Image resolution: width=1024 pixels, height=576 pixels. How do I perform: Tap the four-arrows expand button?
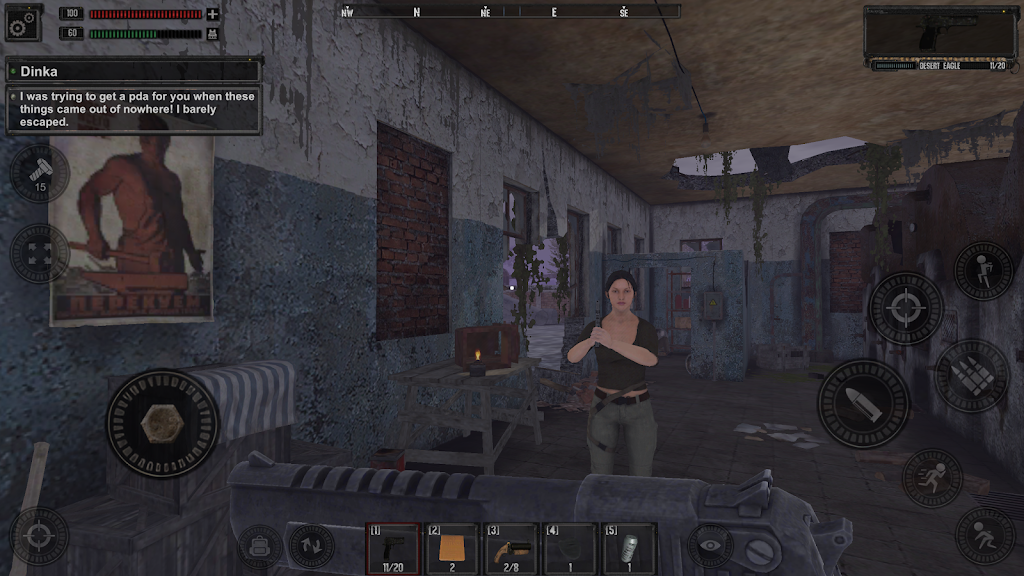click(40, 252)
